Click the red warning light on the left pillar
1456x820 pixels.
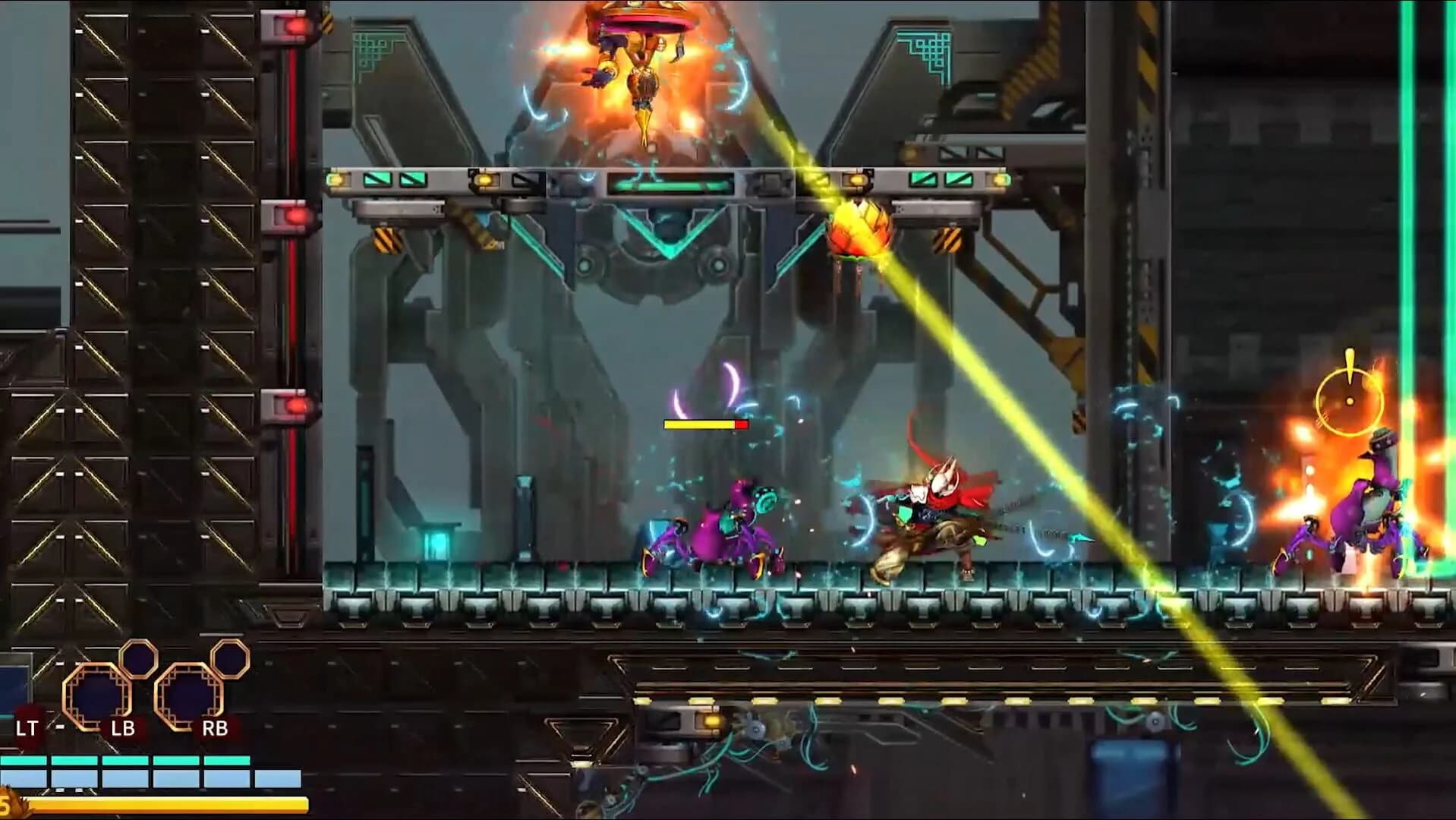(294, 25)
